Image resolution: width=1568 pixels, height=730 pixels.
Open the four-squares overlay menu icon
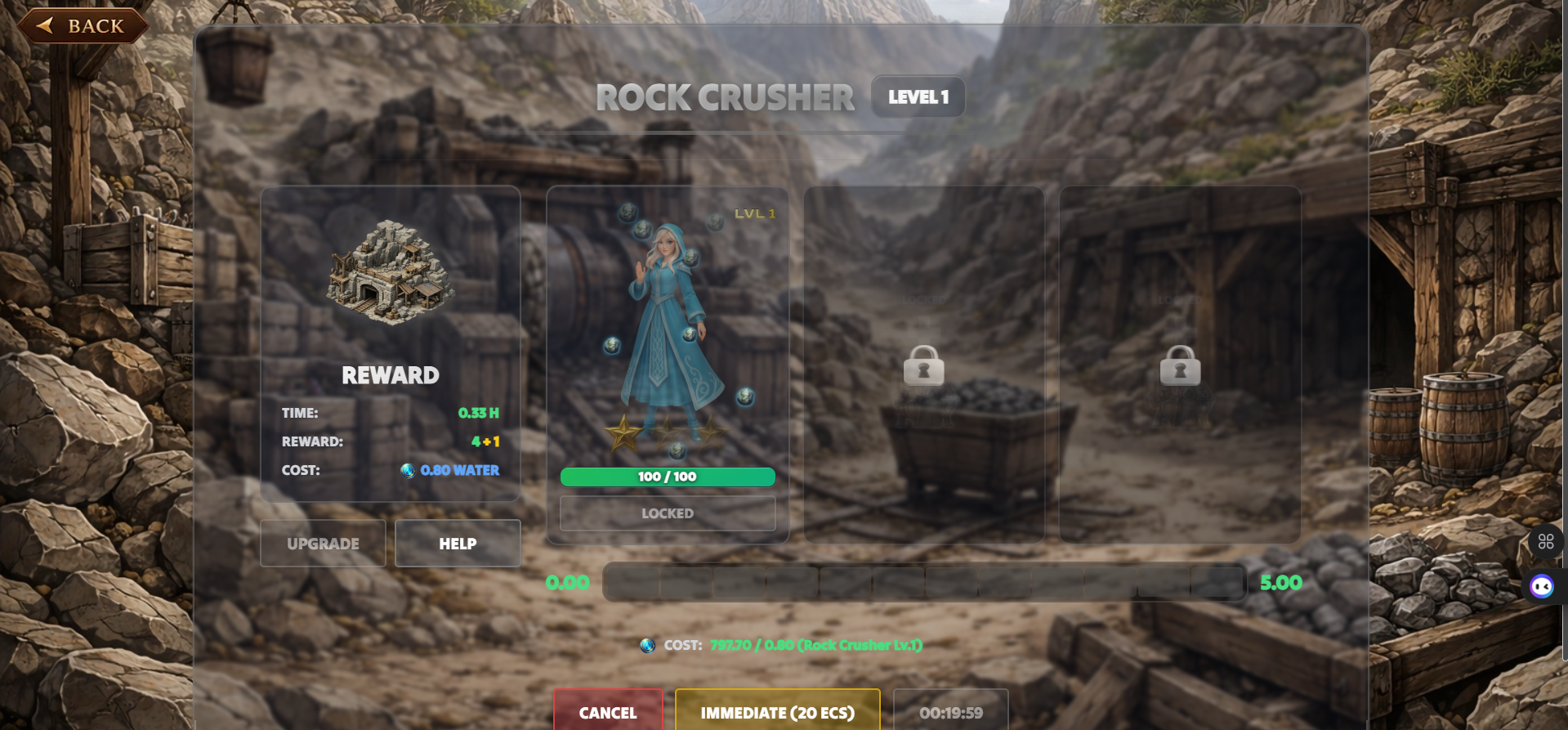pyautogui.click(x=1545, y=541)
